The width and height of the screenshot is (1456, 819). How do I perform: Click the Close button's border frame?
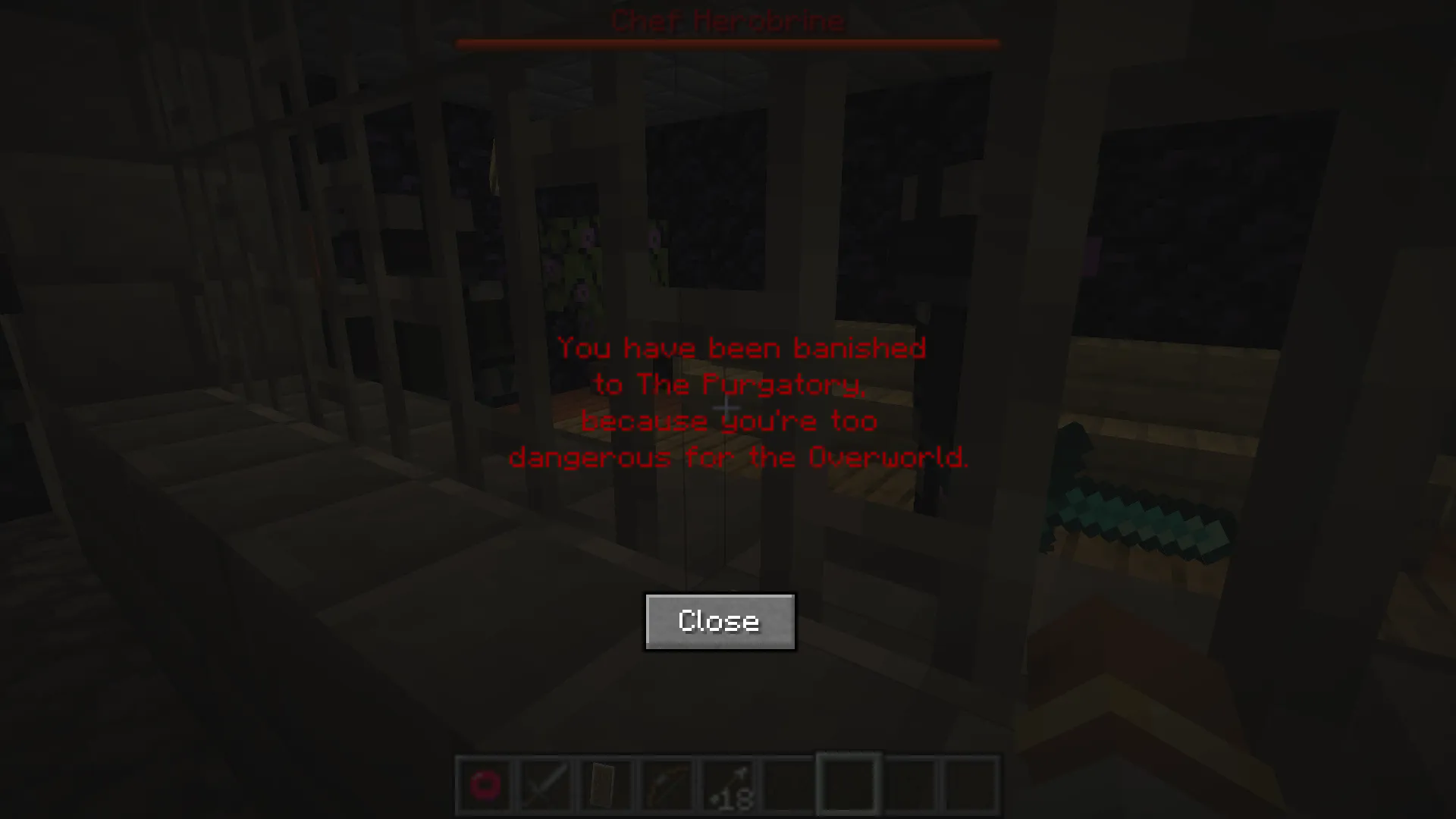click(x=720, y=597)
